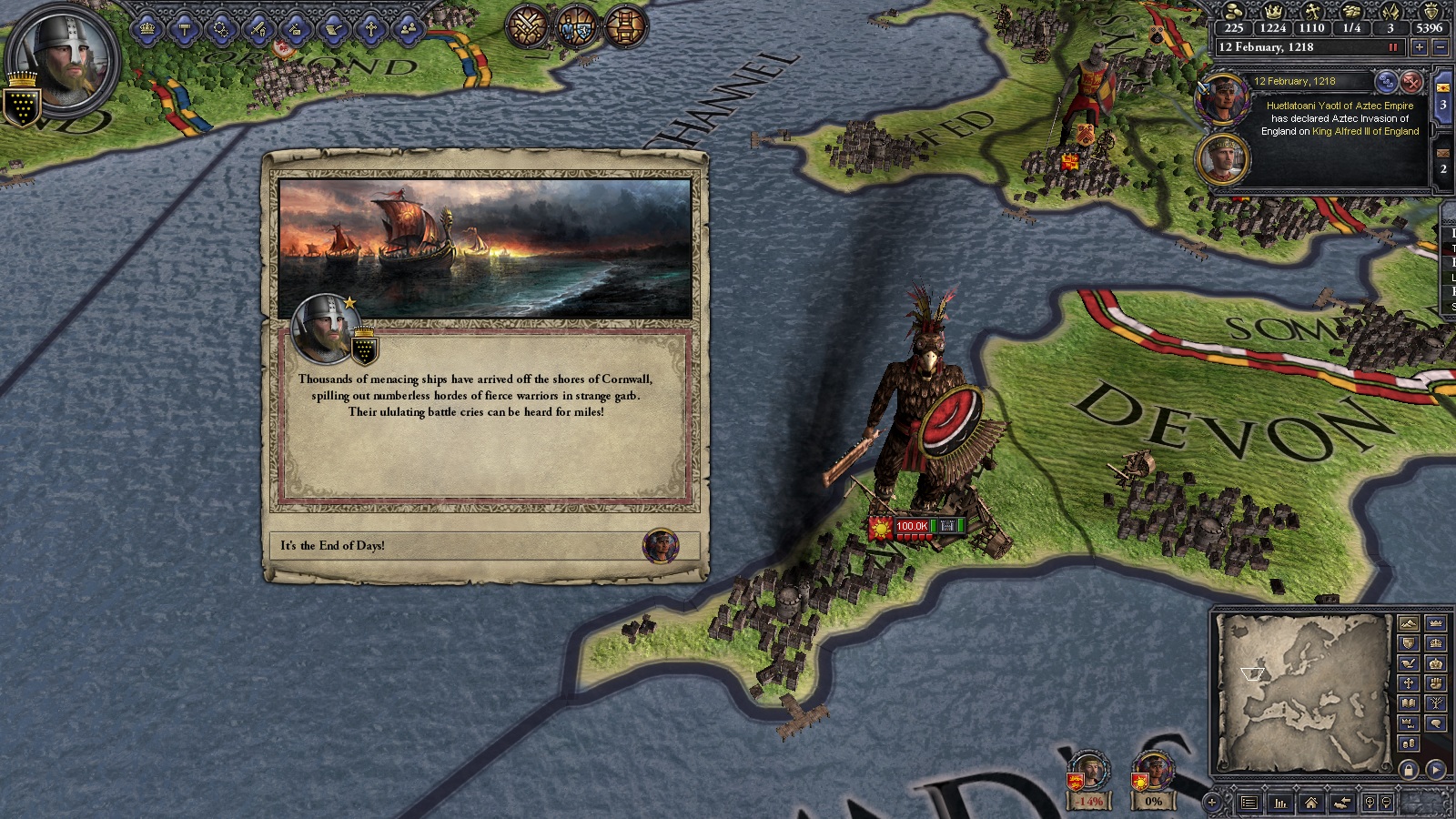Zoom in using the magnifier plus icon

point(1370,802)
